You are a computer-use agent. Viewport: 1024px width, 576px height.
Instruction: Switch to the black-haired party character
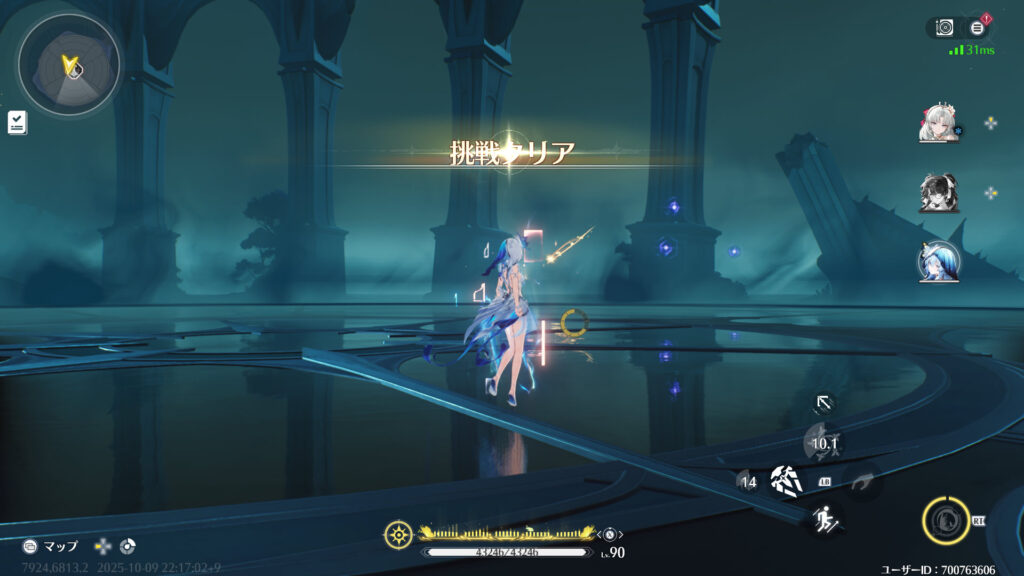[938, 193]
